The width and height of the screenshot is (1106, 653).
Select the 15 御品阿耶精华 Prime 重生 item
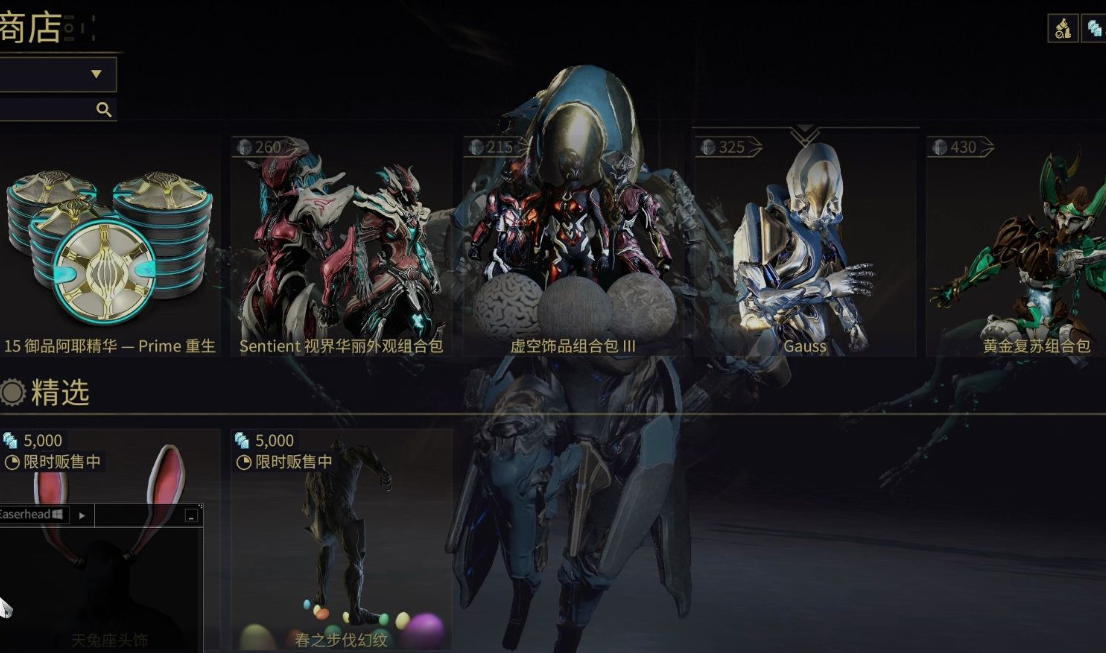pos(109,250)
